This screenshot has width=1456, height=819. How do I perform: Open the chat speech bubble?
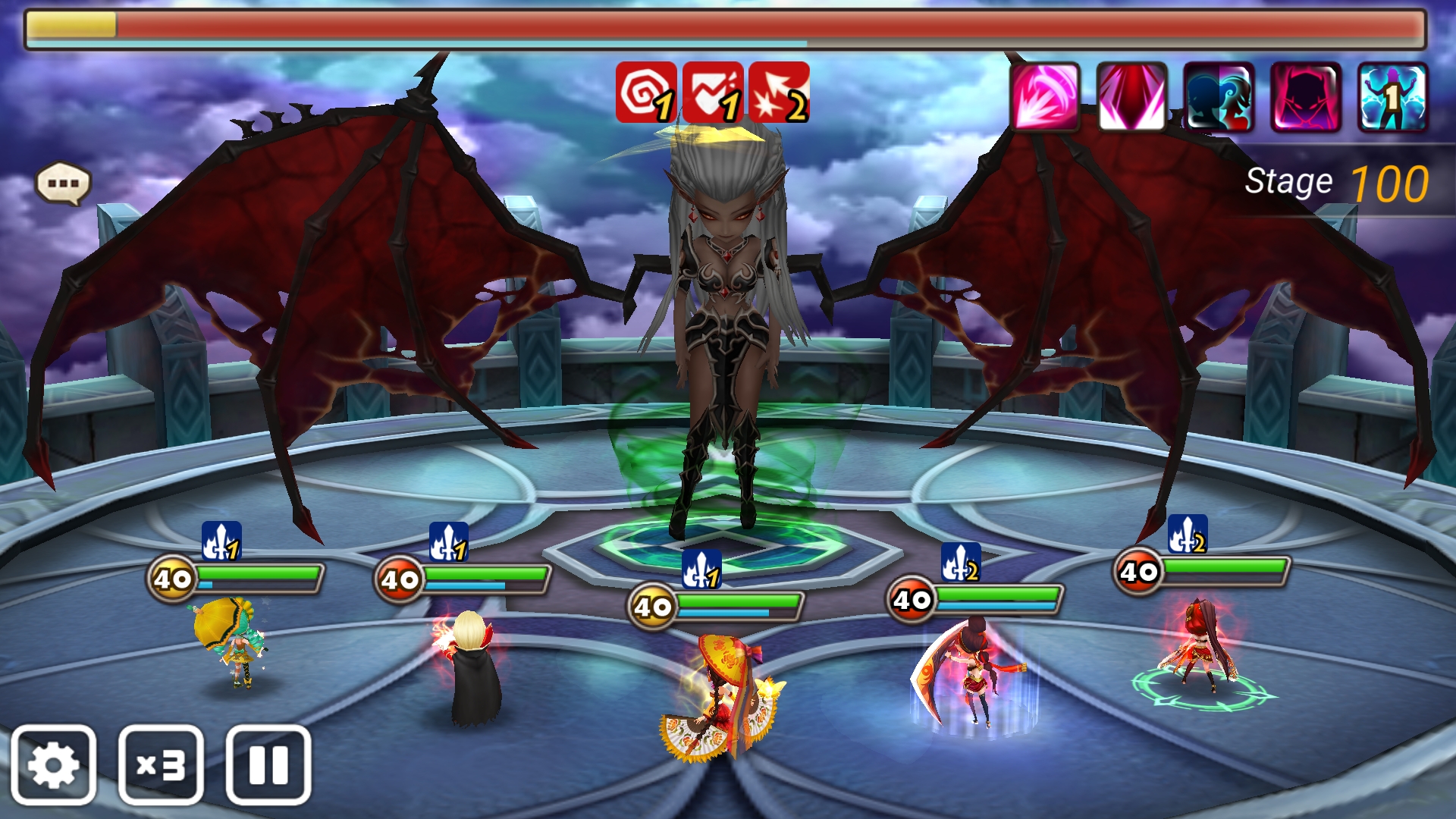point(63,184)
